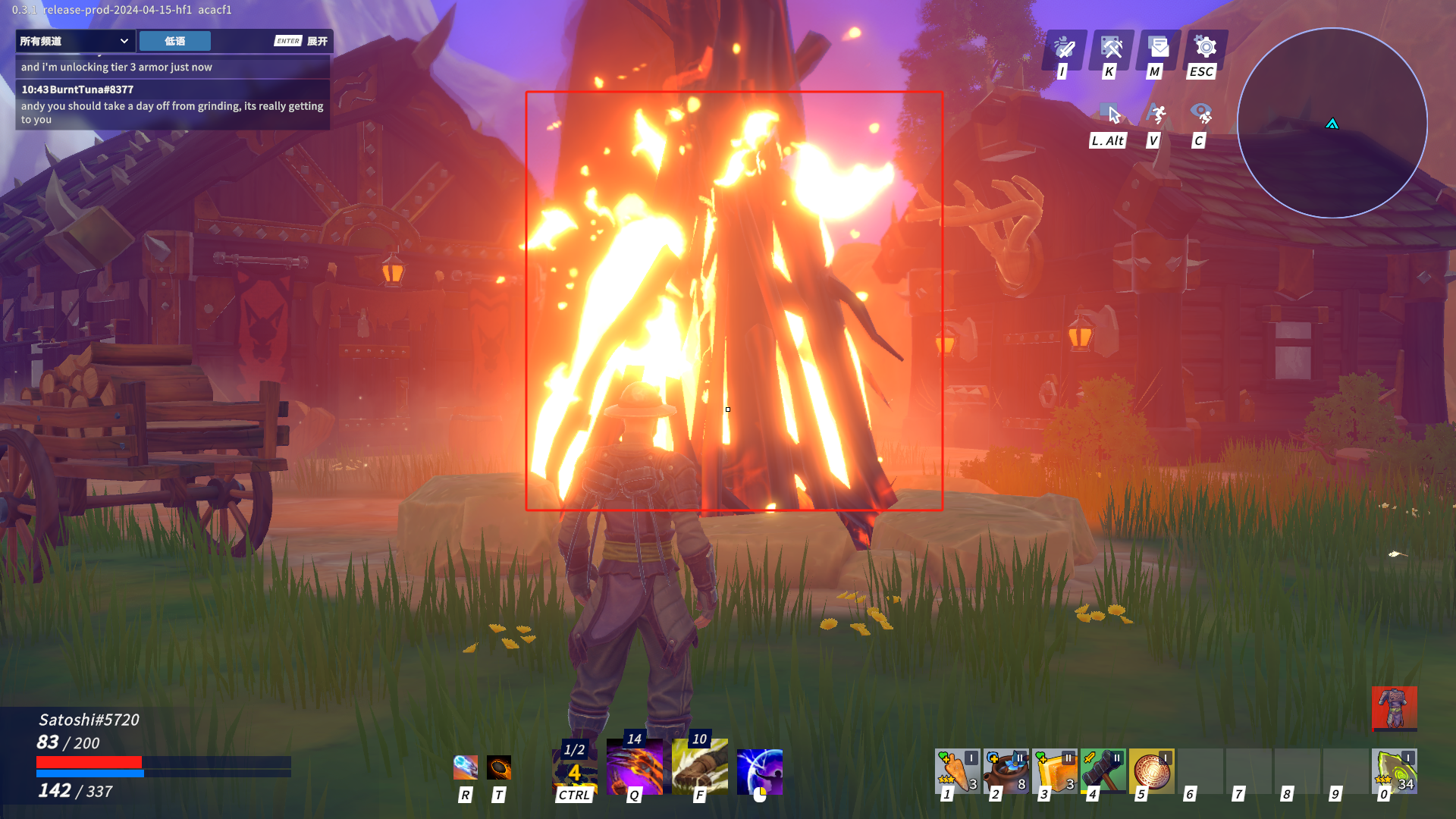The height and width of the screenshot is (819, 1456).
Task: Click the circular minimap
Action: click(1332, 124)
